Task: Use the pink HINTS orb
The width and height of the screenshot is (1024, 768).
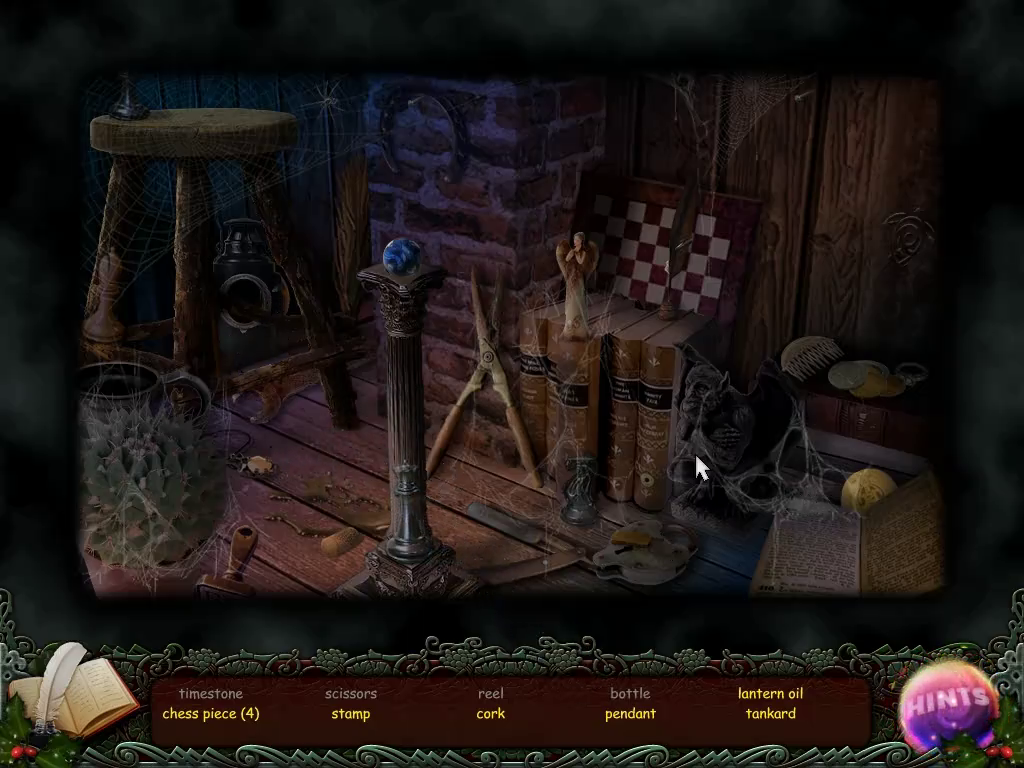Action: [x=948, y=702]
